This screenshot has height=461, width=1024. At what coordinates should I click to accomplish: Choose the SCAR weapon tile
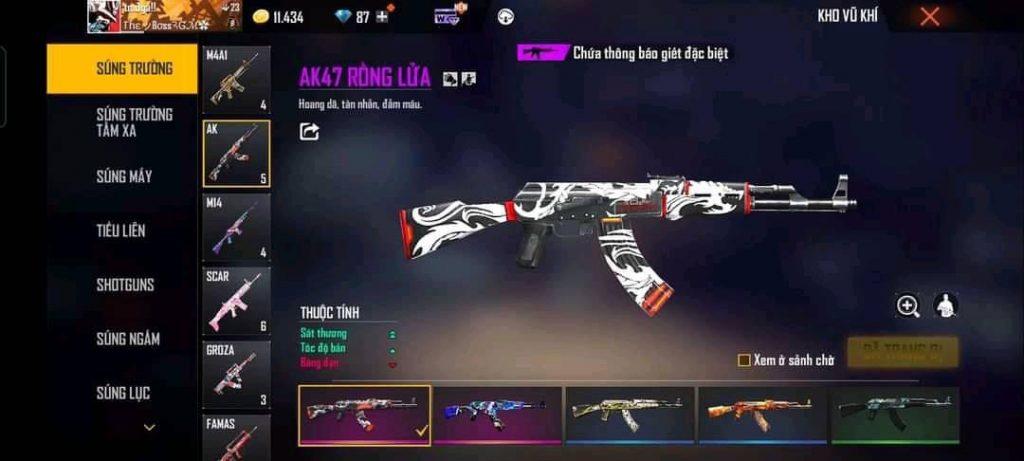(x=236, y=300)
